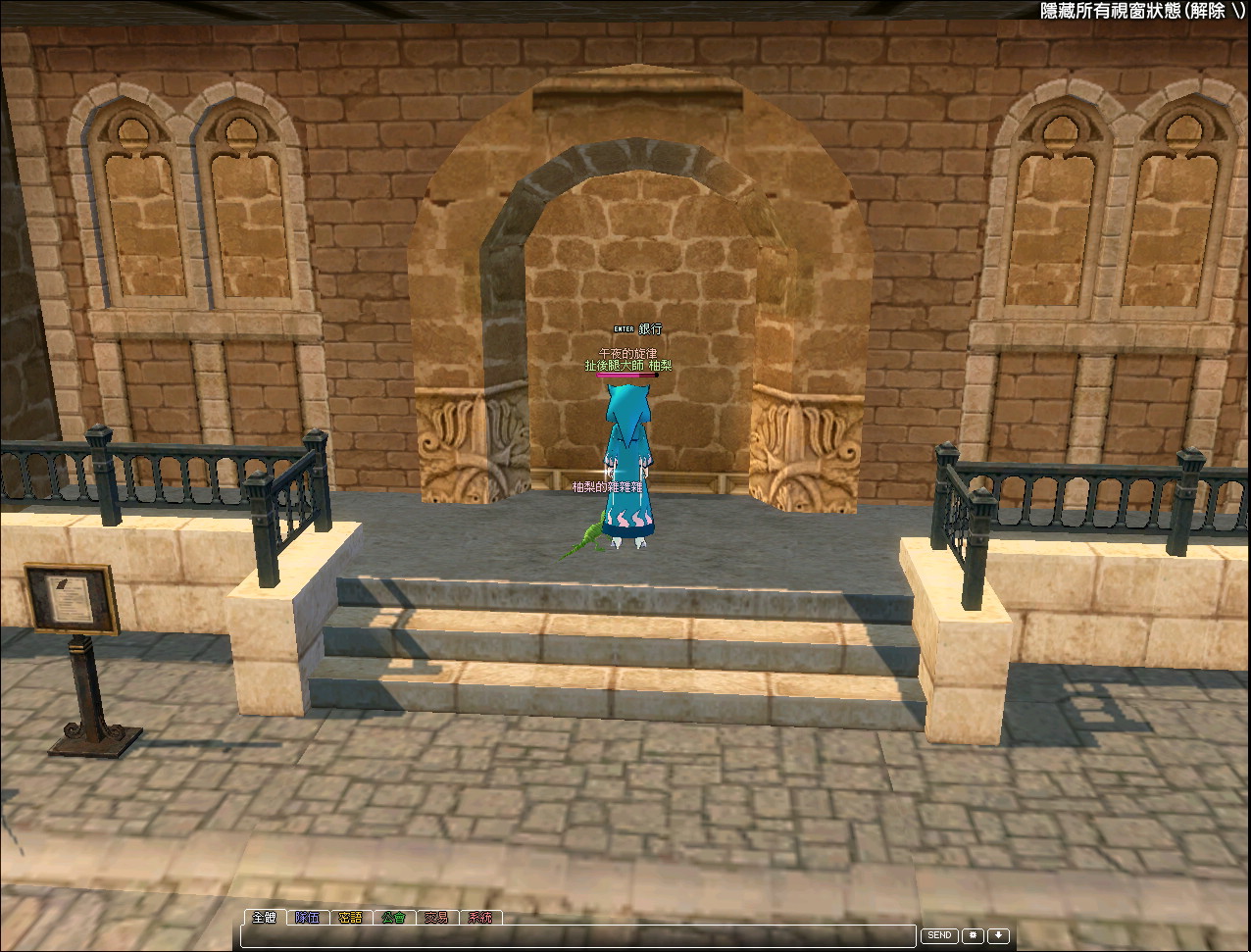The height and width of the screenshot is (952, 1251).
Task: Switch to the 交易 trade chat tab
Action: [436, 918]
